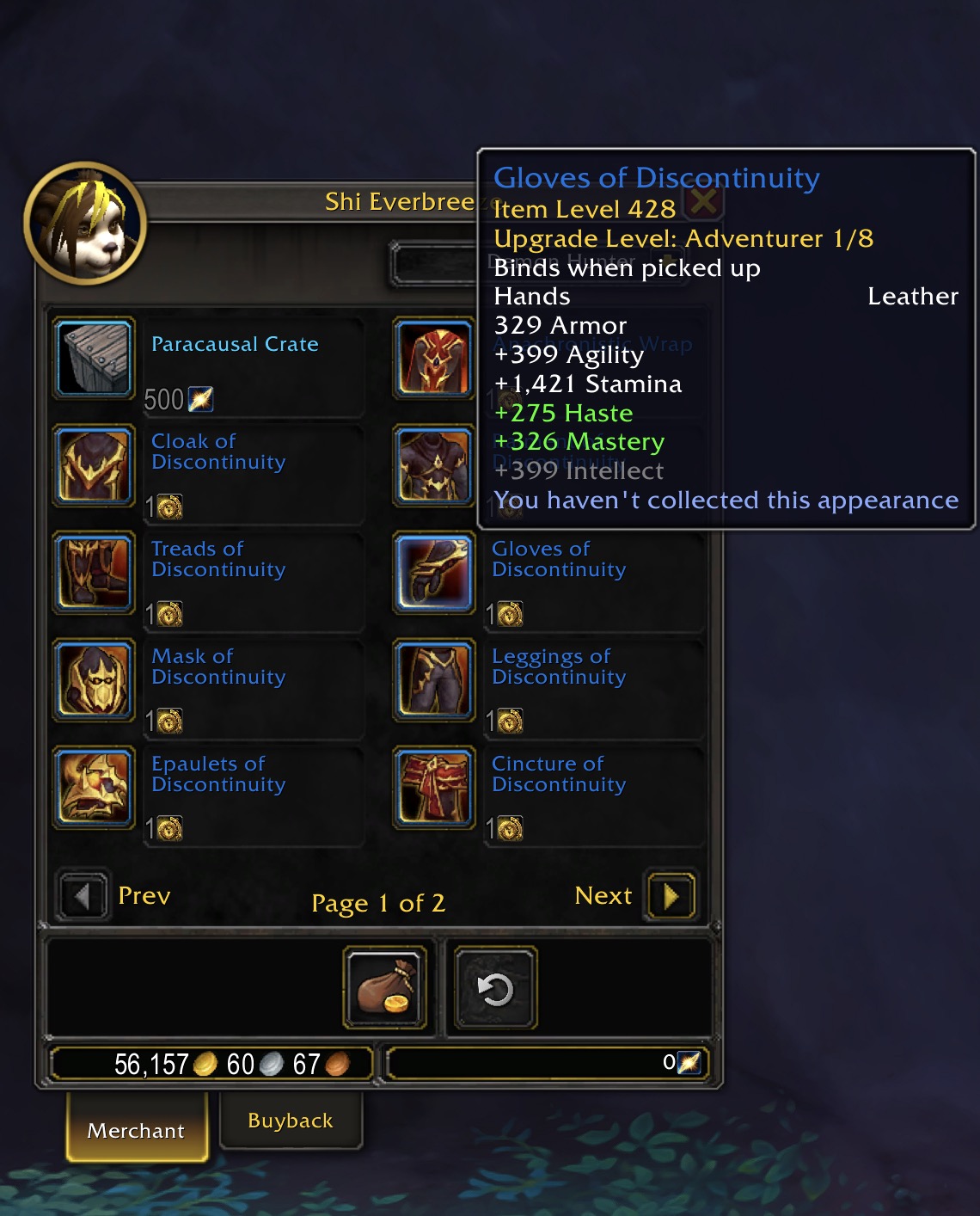
Task: Select the dark hooded robe item icon
Action: [435, 465]
